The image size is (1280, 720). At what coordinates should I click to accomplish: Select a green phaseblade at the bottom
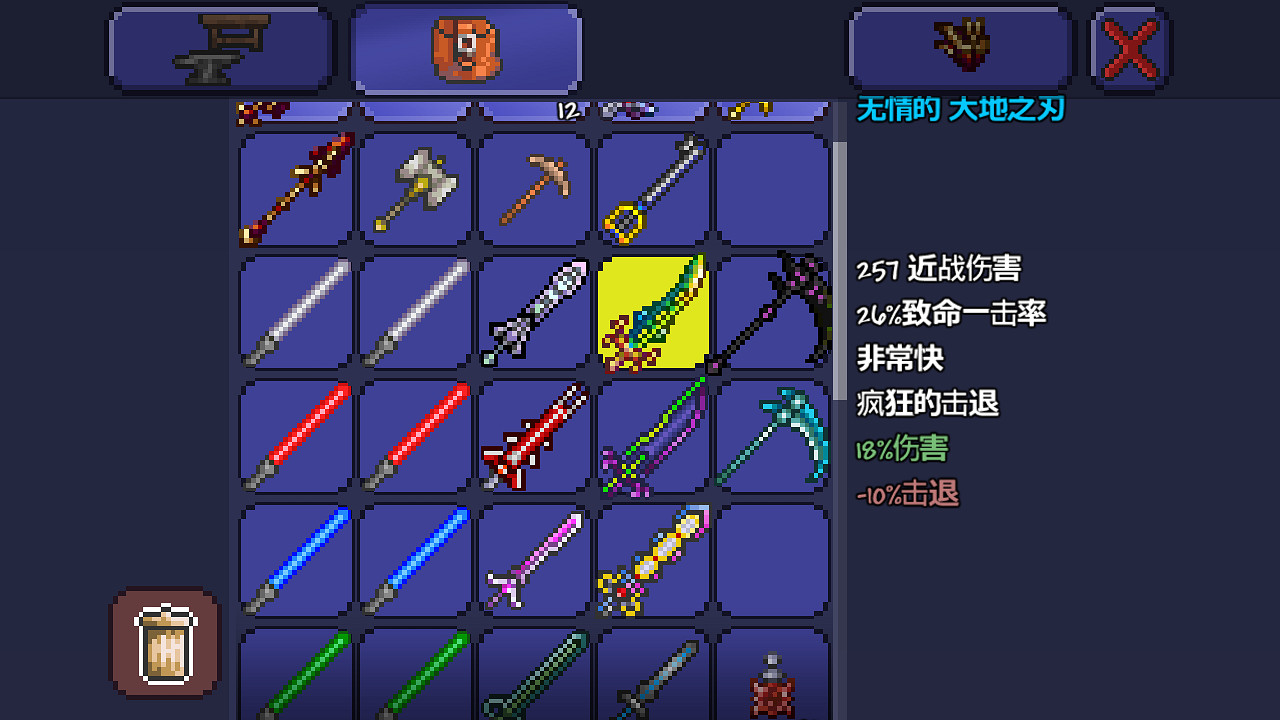tap(295, 680)
